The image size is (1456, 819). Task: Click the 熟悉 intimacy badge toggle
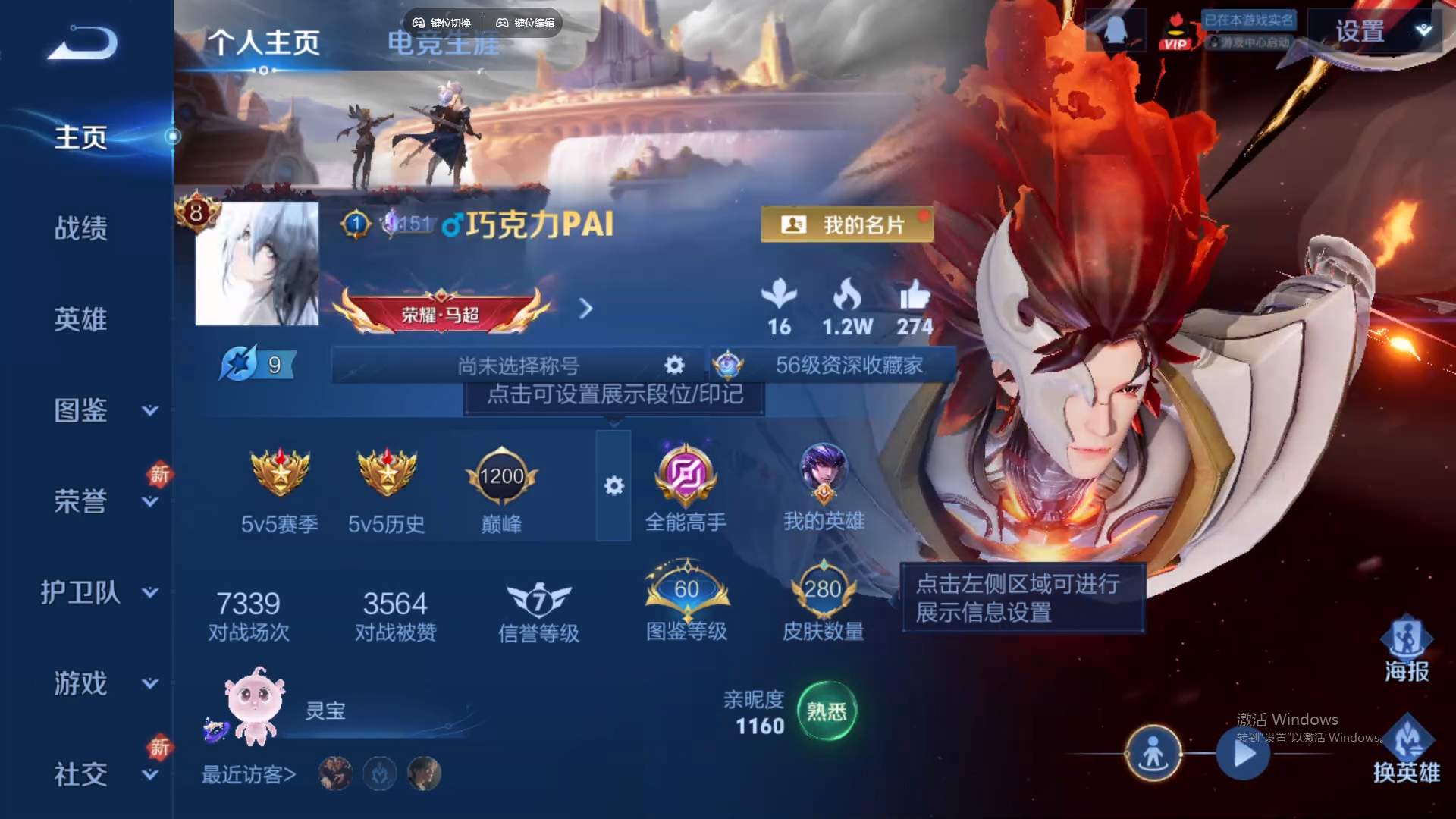pos(829,711)
